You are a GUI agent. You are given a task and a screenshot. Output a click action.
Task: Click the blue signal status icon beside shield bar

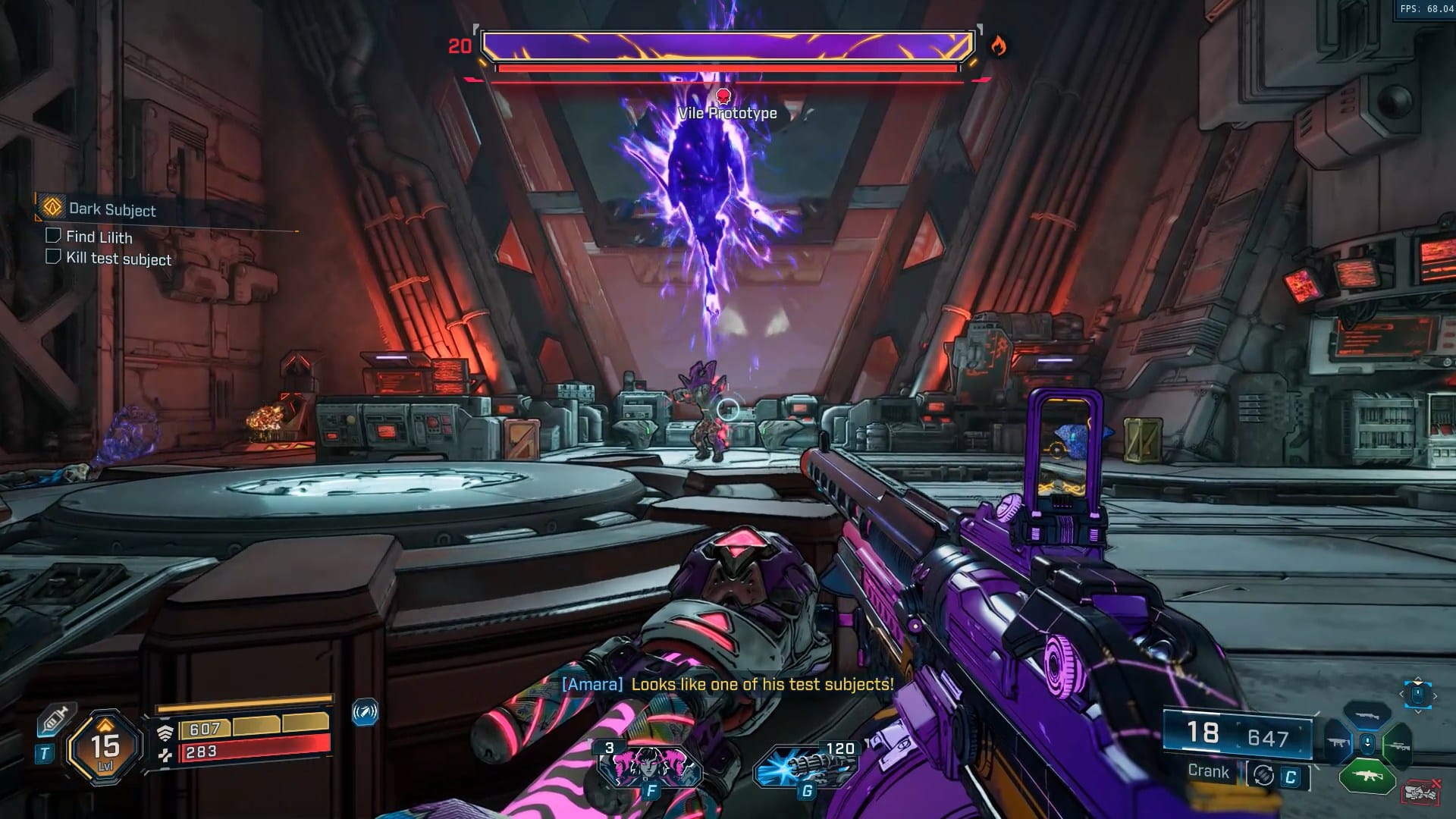pyautogui.click(x=365, y=712)
